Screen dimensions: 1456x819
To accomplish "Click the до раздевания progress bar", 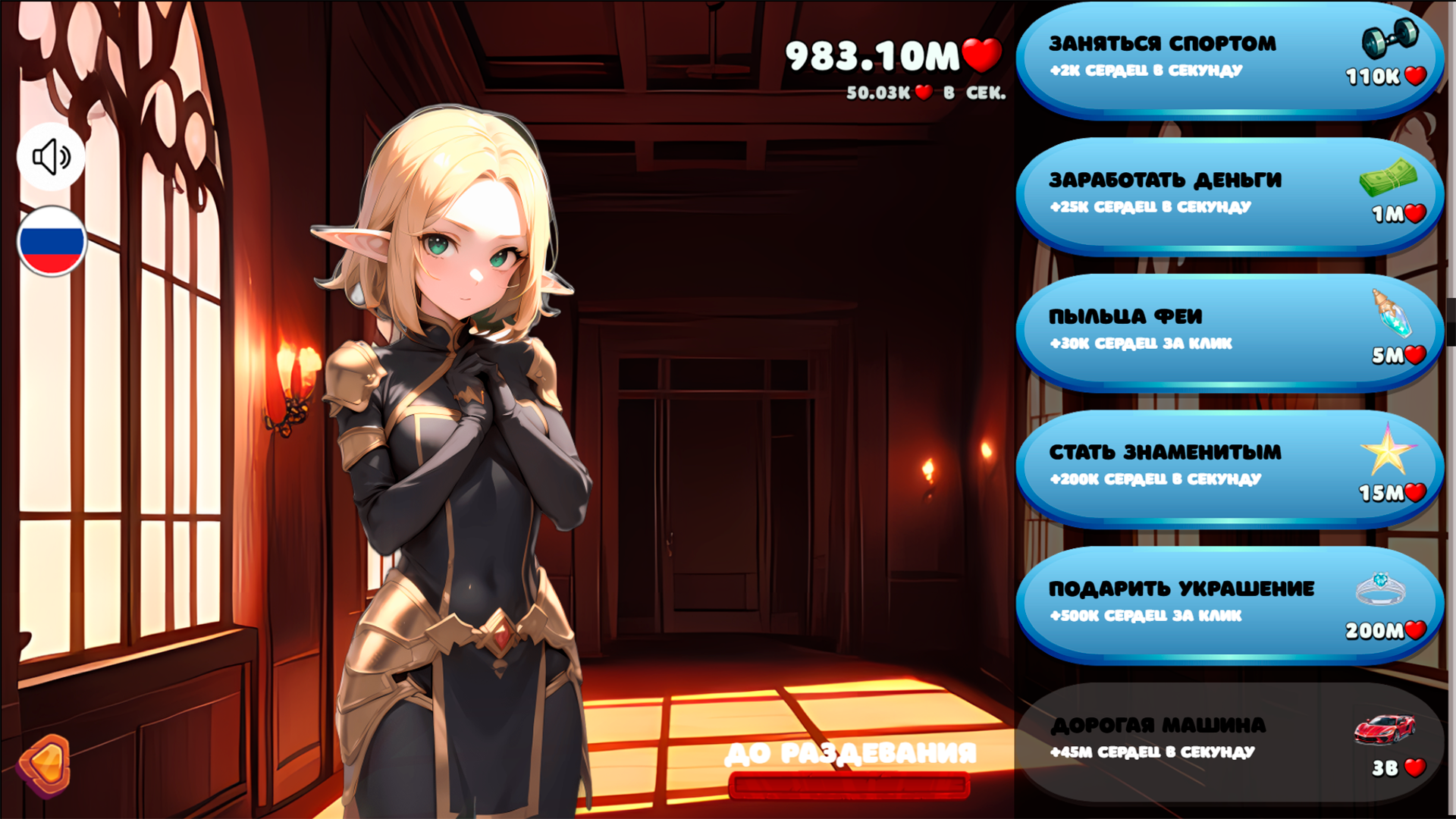I will pyautogui.click(x=849, y=786).
